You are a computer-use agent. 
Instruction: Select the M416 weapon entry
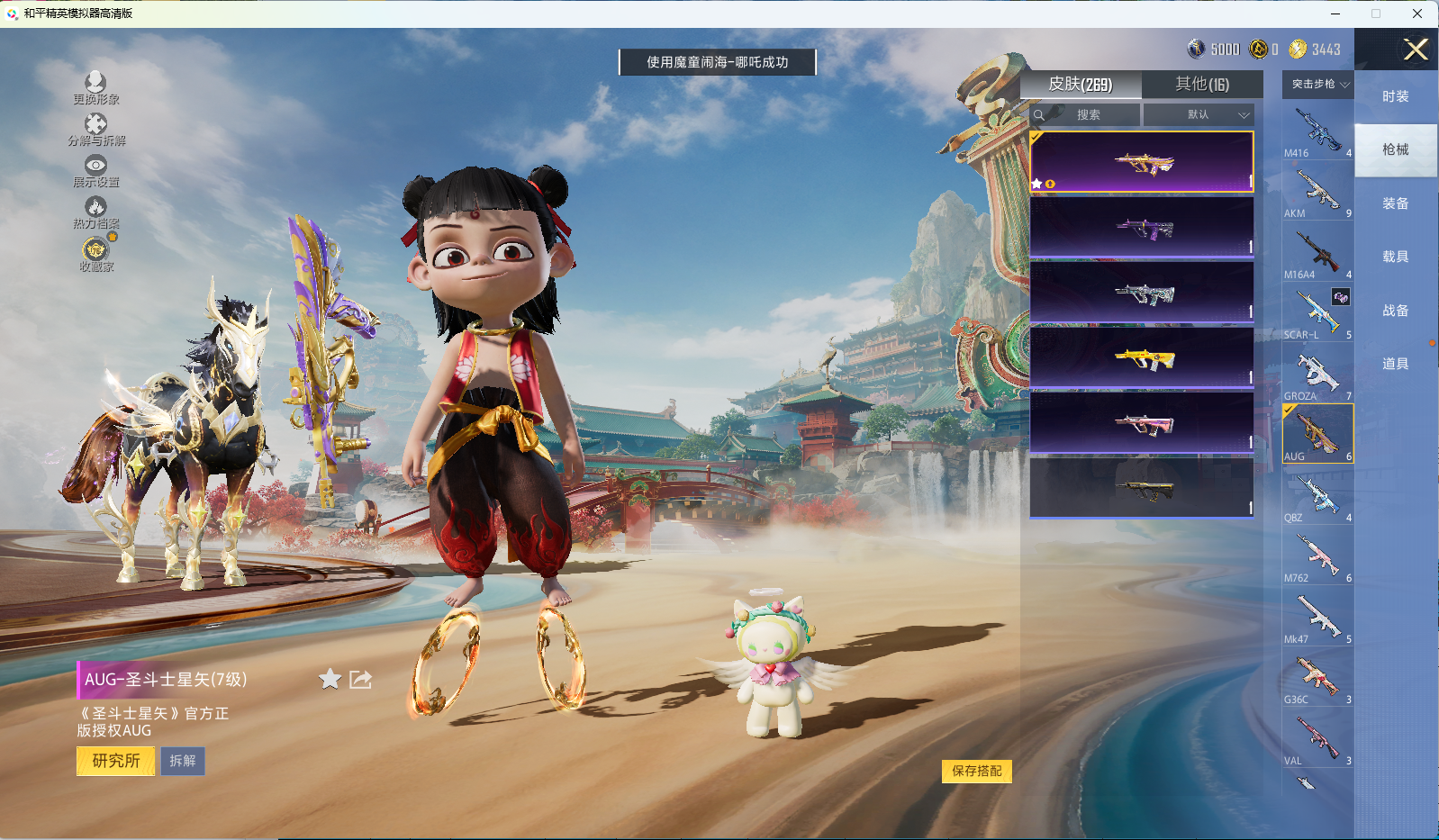coord(1317,131)
